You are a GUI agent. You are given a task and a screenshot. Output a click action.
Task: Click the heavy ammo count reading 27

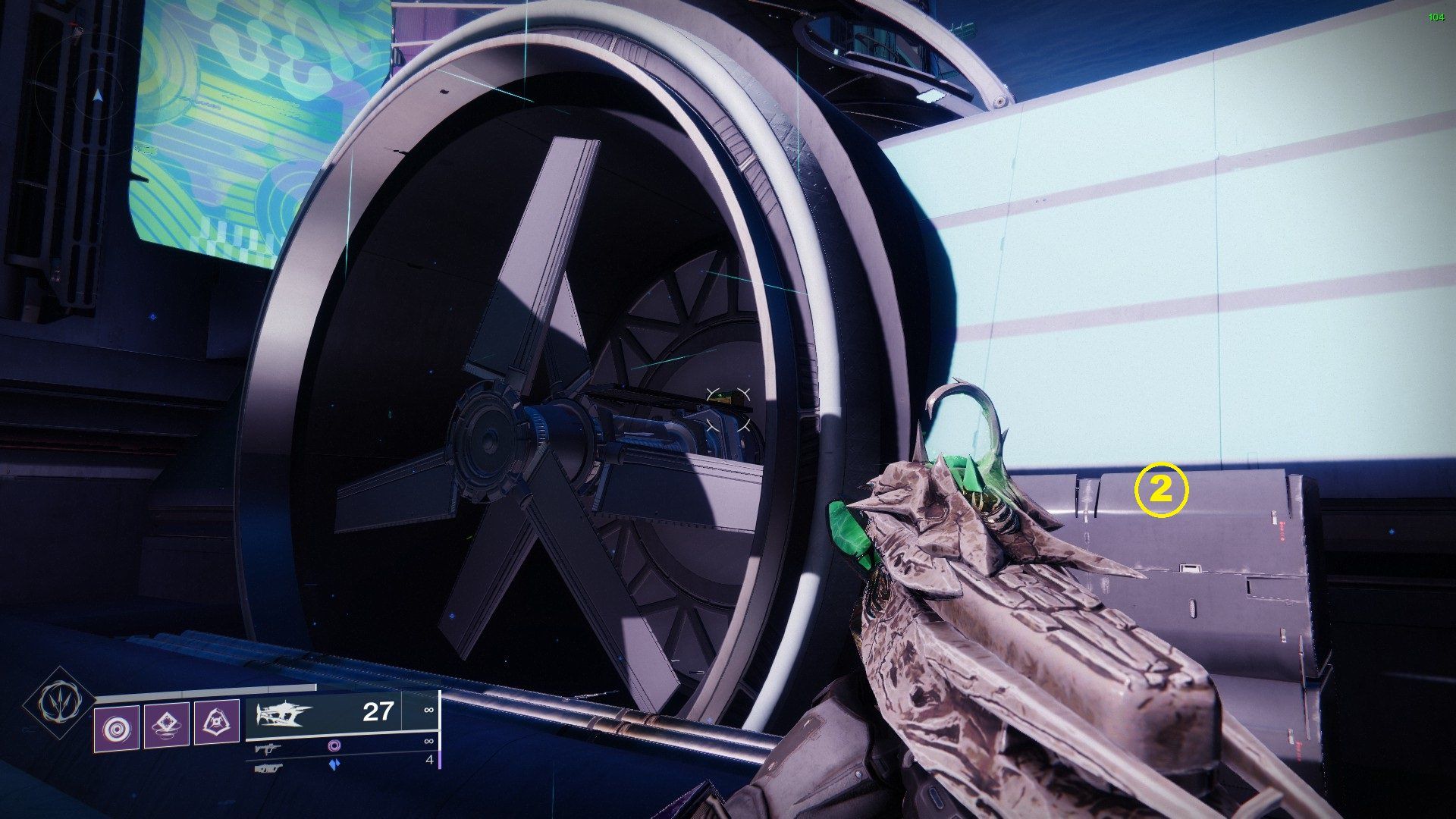[377, 711]
